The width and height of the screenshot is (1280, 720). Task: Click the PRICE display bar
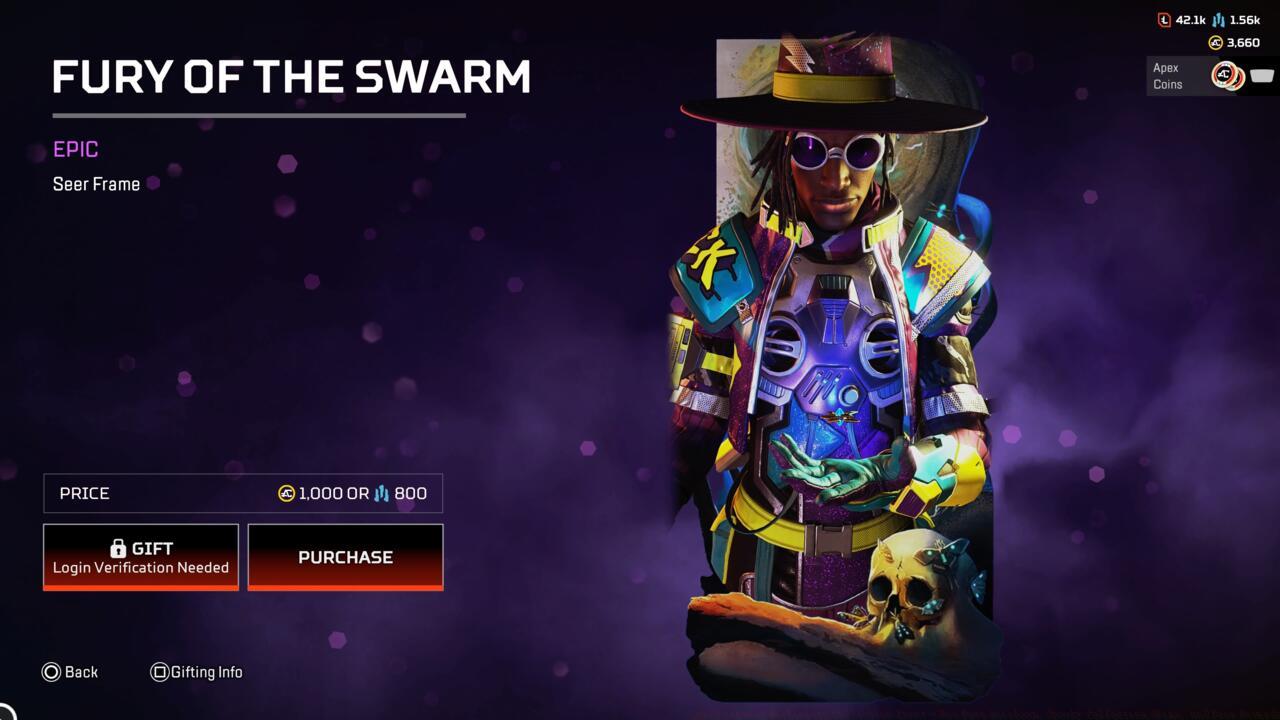242,493
